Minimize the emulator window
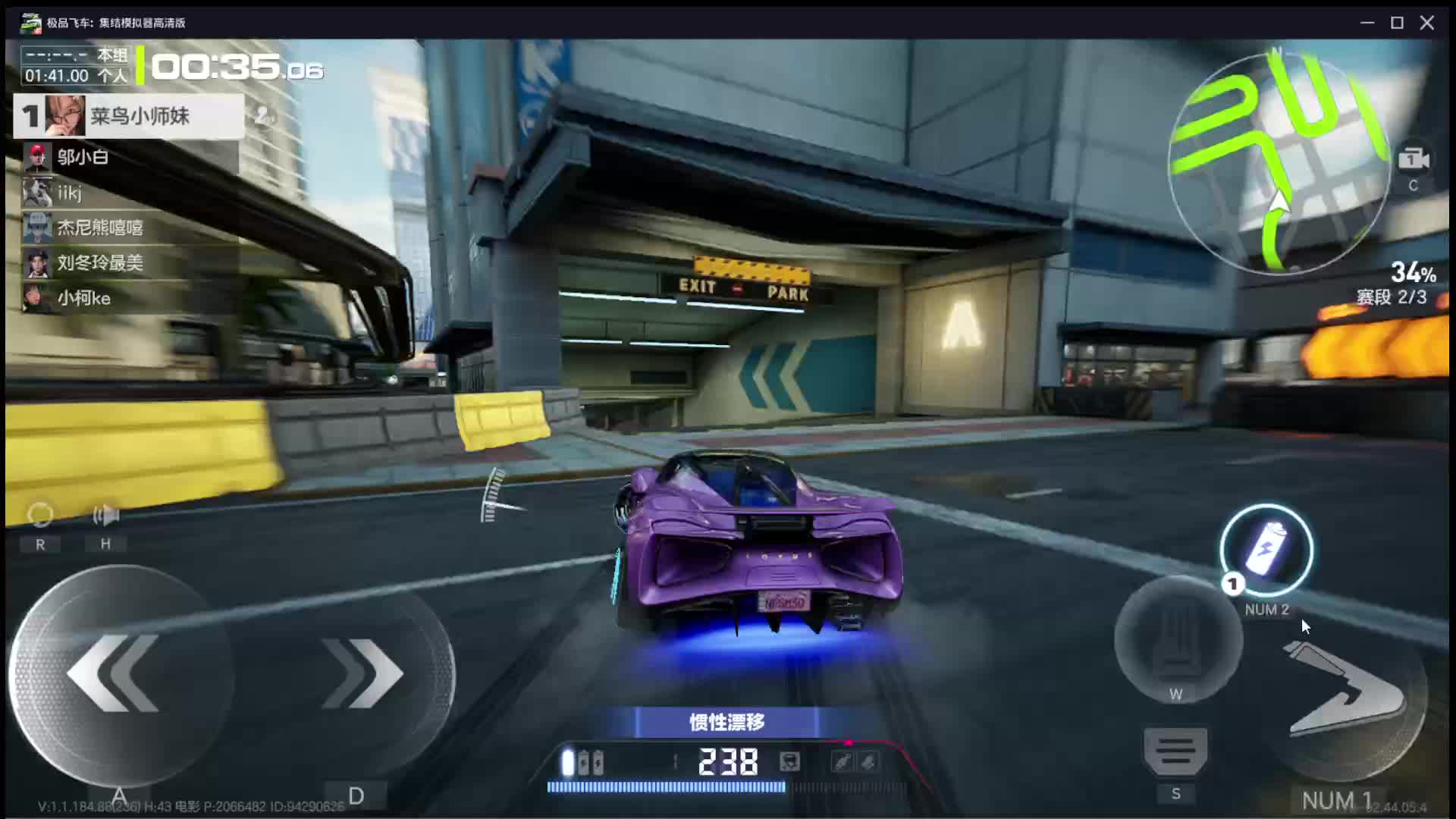Viewport: 1456px width, 819px height. pyautogui.click(x=1367, y=23)
